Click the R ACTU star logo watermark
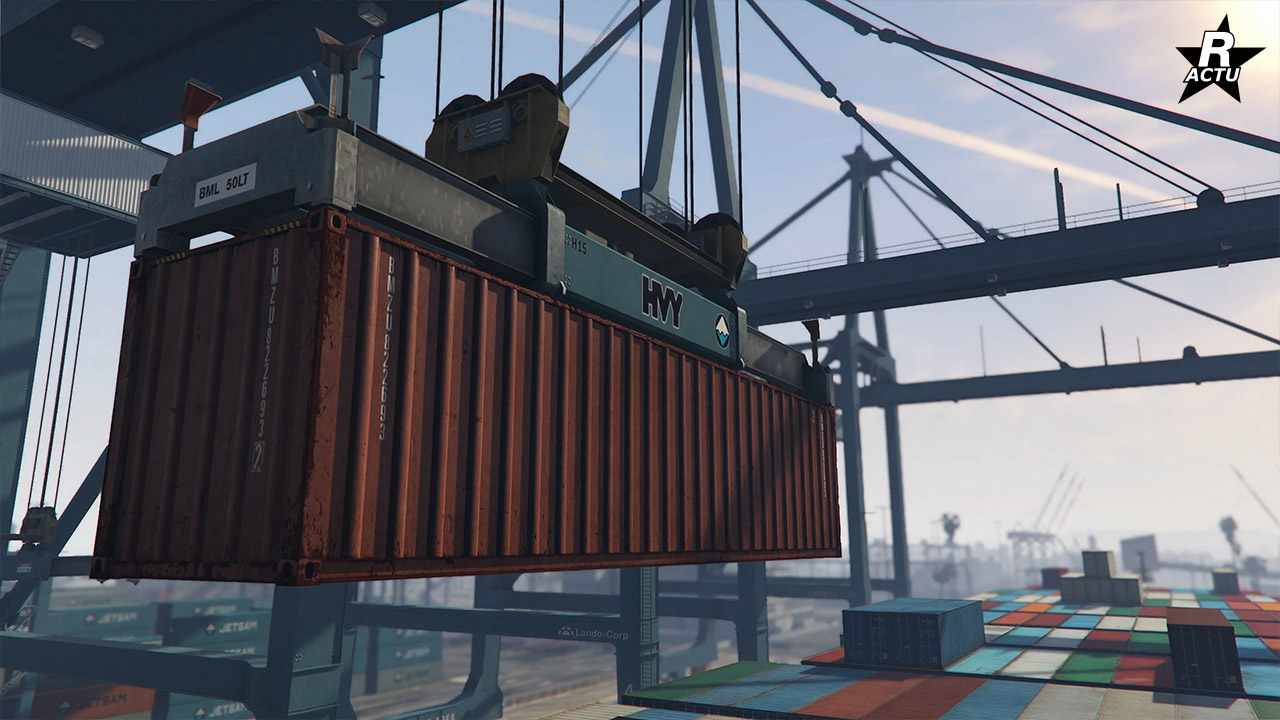 pos(1206,60)
